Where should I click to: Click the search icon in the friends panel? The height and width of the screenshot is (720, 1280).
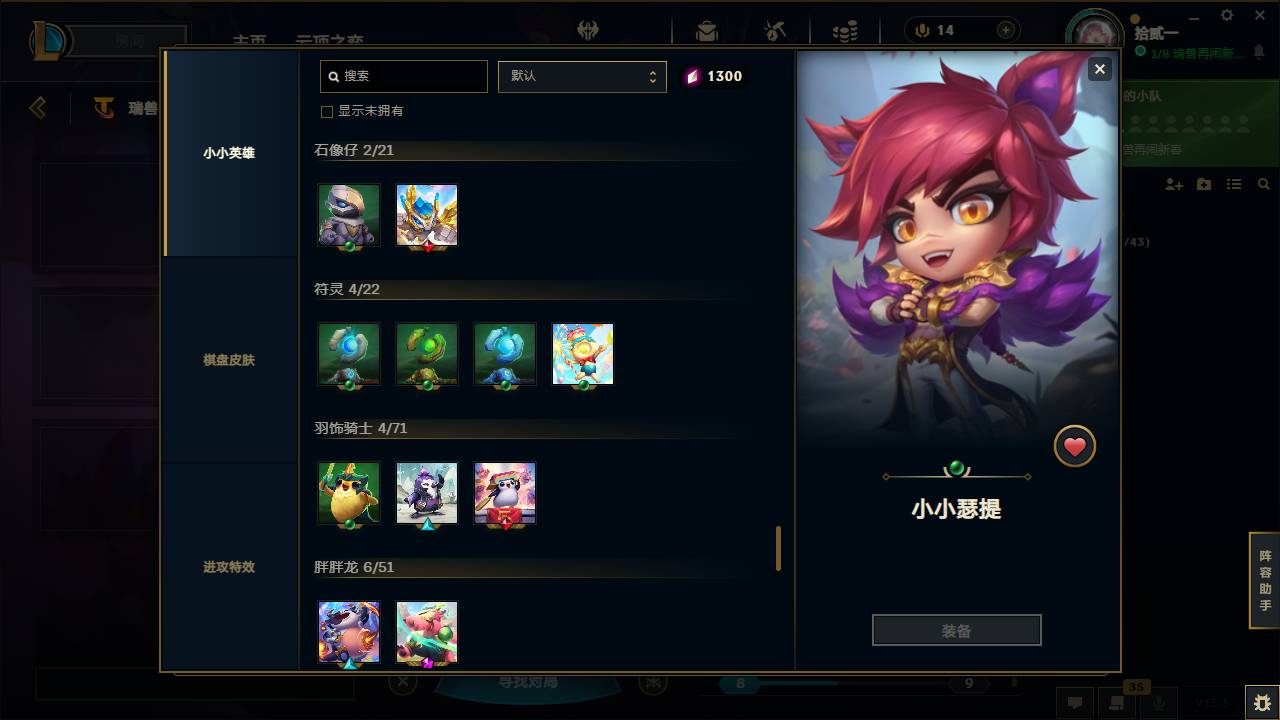click(x=1264, y=184)
